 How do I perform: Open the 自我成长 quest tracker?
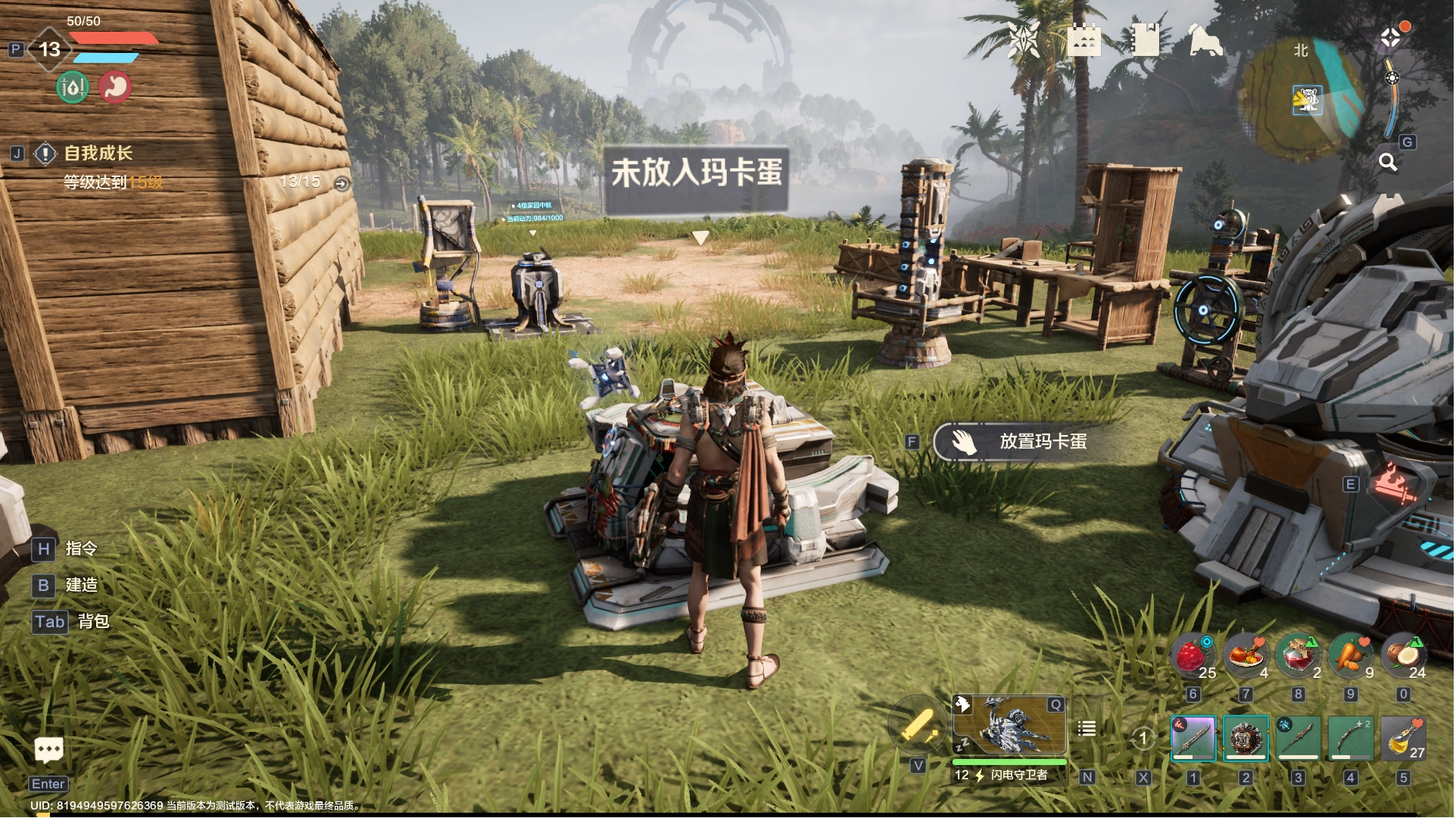[98, 154]
